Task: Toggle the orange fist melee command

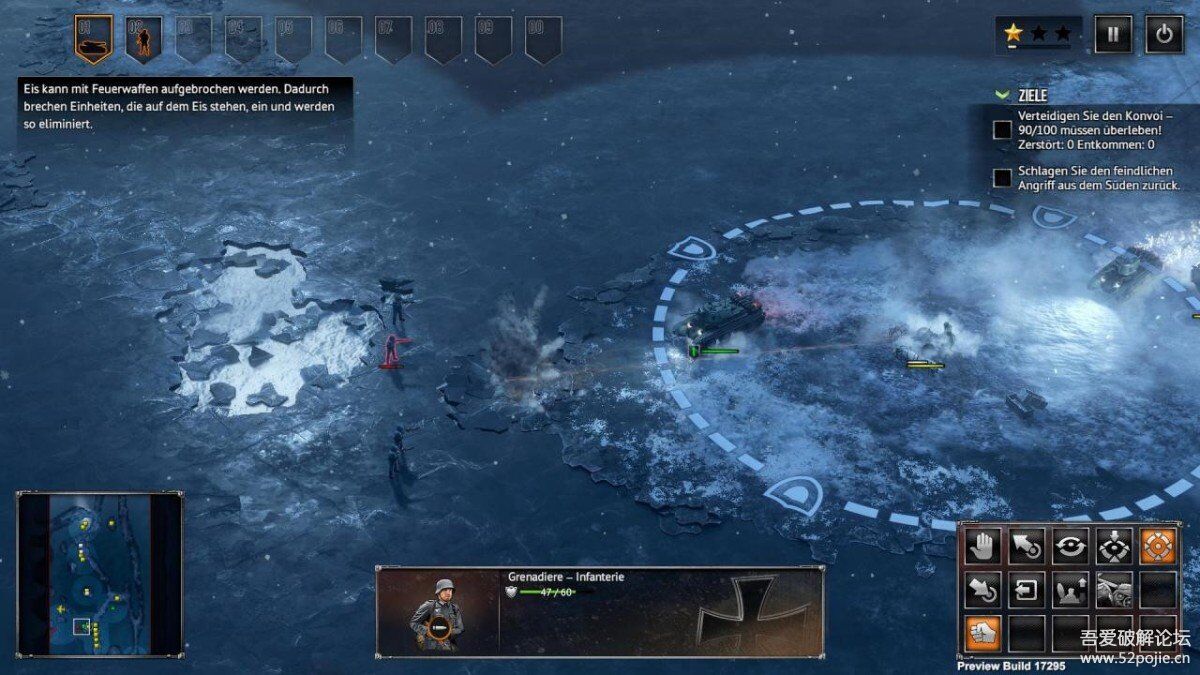Action: [982, 633]
